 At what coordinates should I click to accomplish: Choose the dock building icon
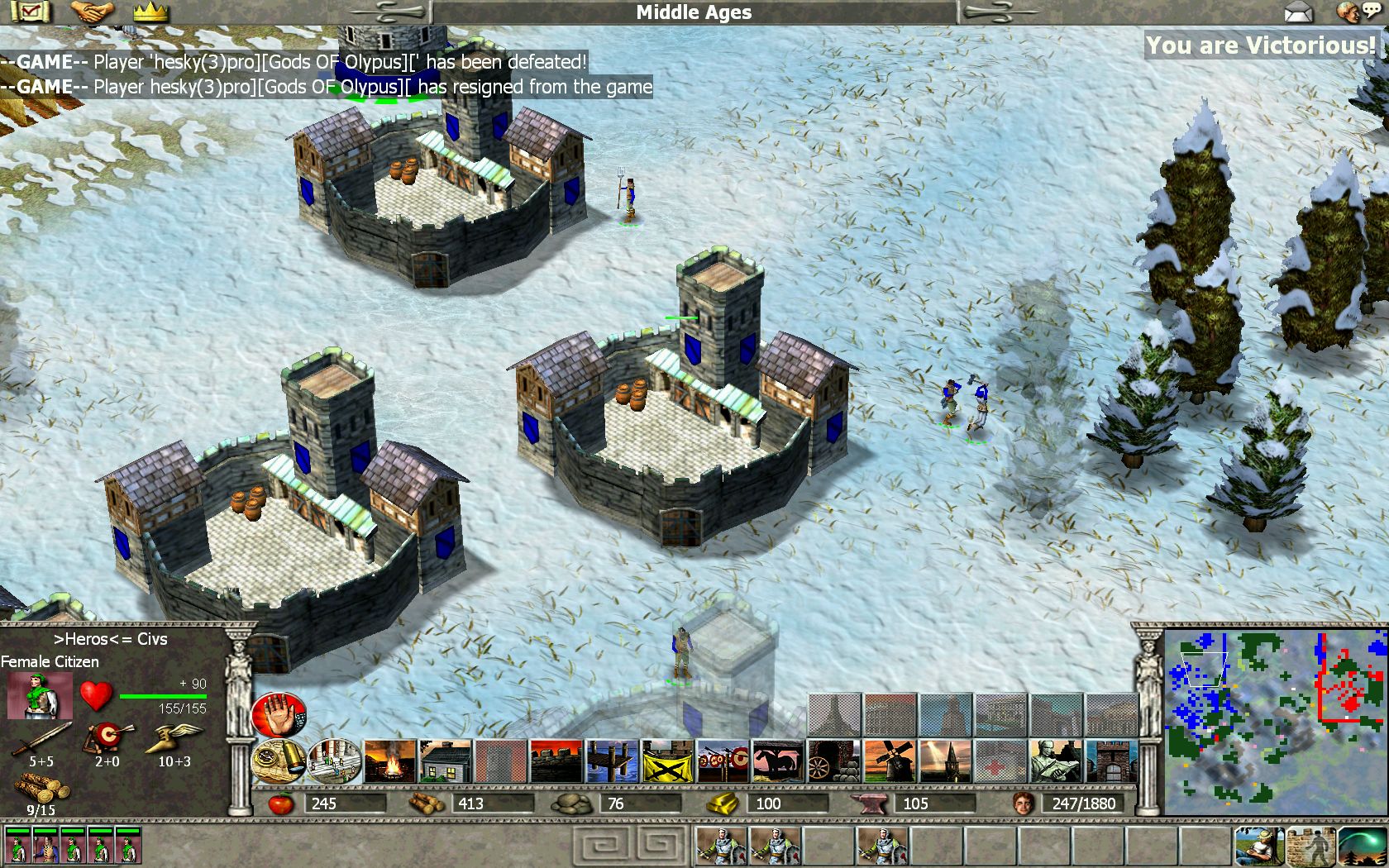point(612,761)
